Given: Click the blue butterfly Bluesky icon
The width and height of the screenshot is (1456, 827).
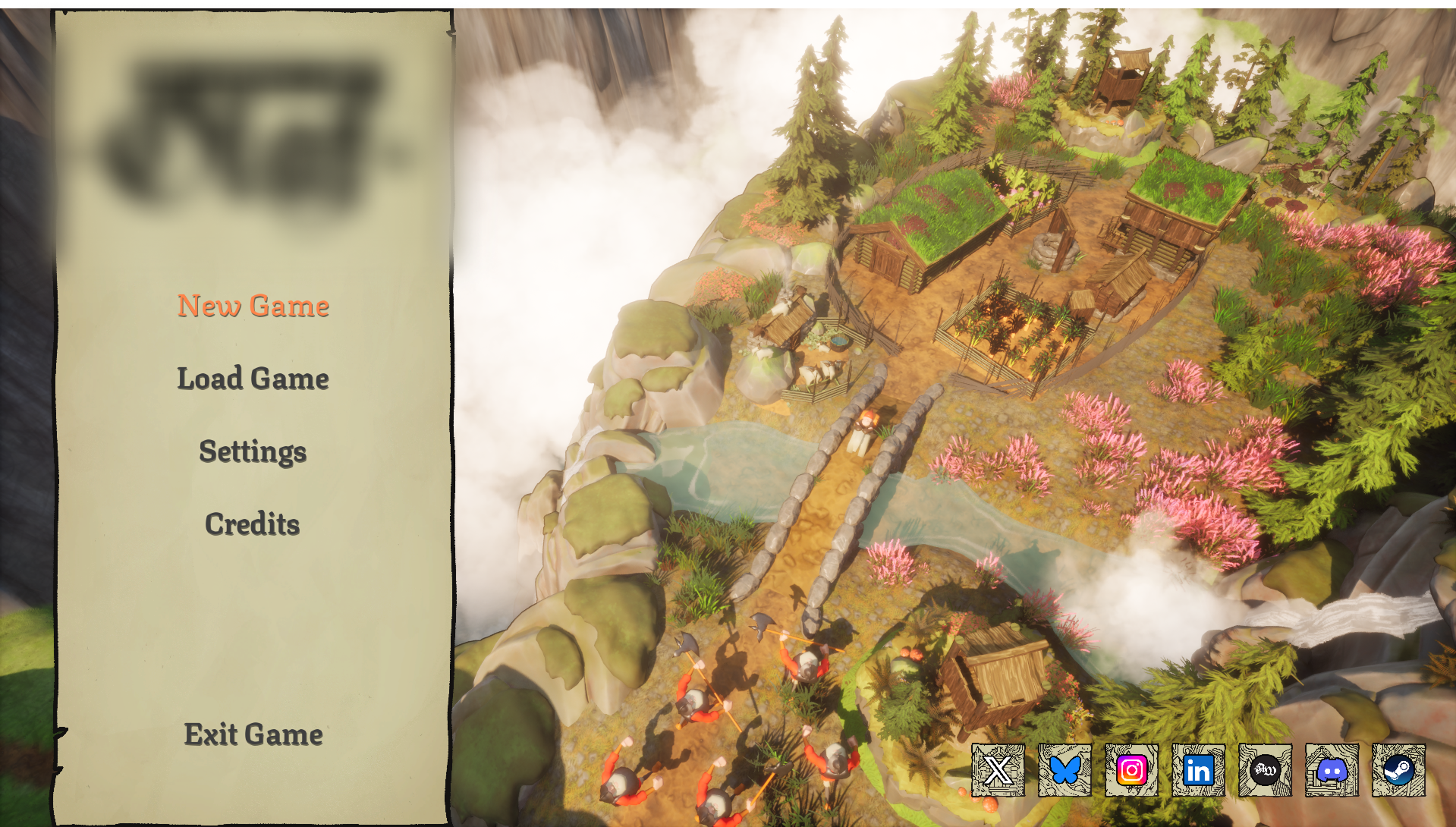Looking at the screenshot, I should (x=1064, y=770).
